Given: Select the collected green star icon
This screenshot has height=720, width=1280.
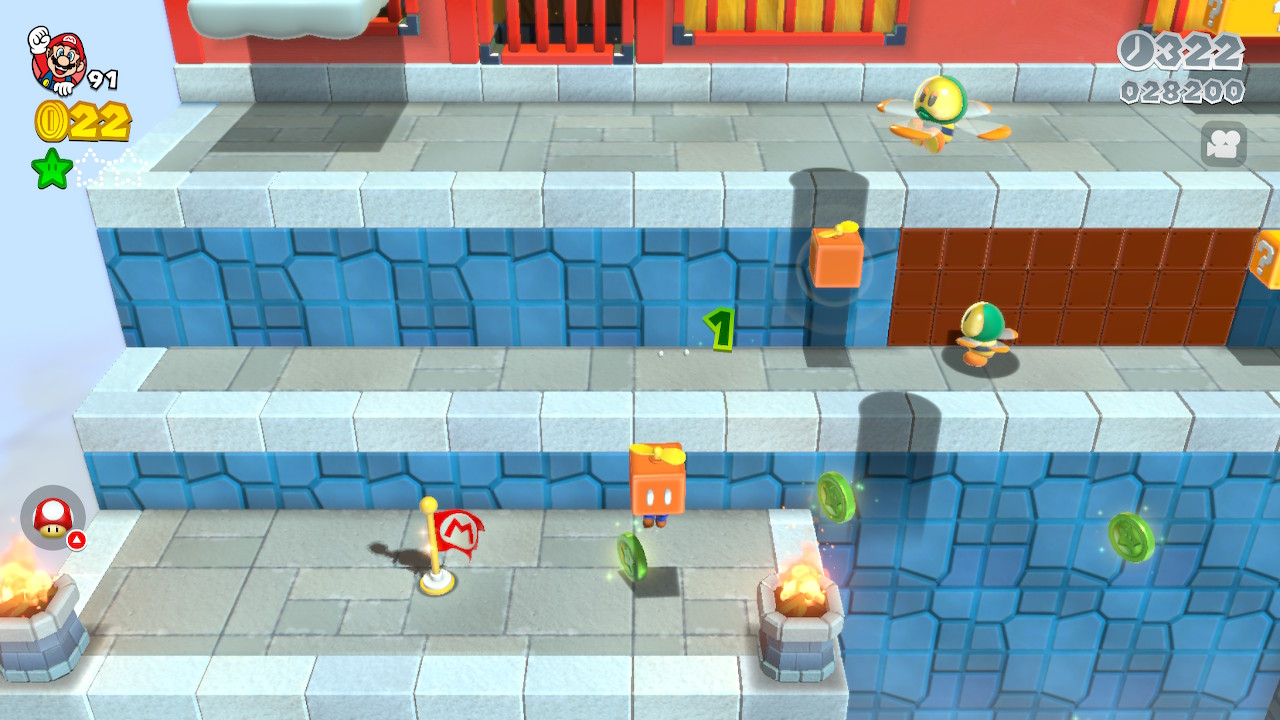Looking at the screenshot, I should 52,168.
